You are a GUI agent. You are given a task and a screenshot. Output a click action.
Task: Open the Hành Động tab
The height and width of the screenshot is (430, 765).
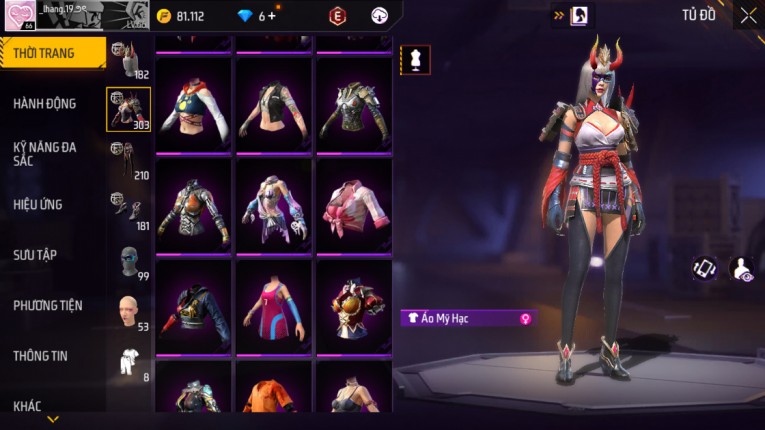[x=45, y=103]
